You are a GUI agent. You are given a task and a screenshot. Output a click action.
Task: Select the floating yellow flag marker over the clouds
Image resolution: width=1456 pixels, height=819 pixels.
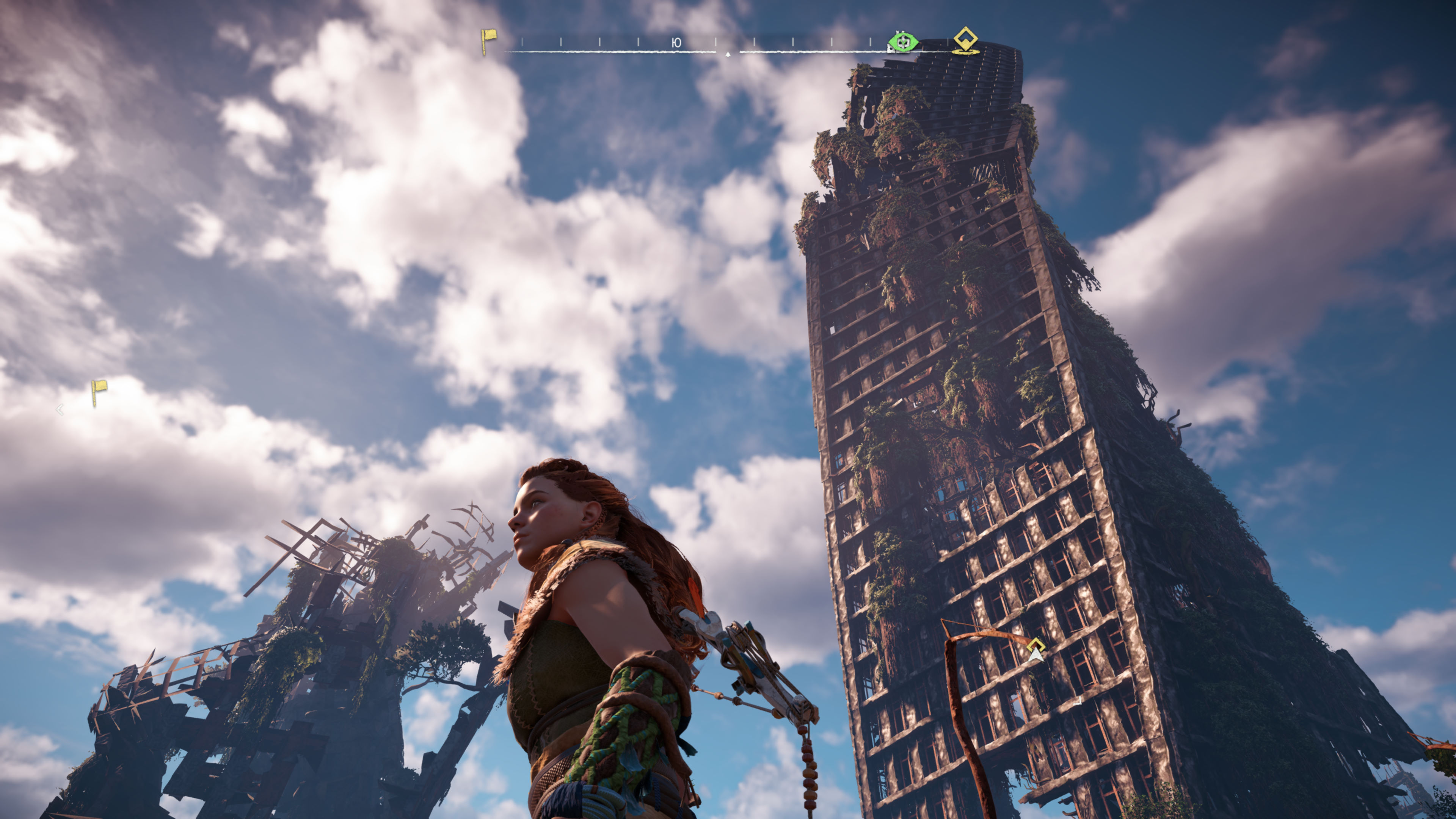point(99,391)
